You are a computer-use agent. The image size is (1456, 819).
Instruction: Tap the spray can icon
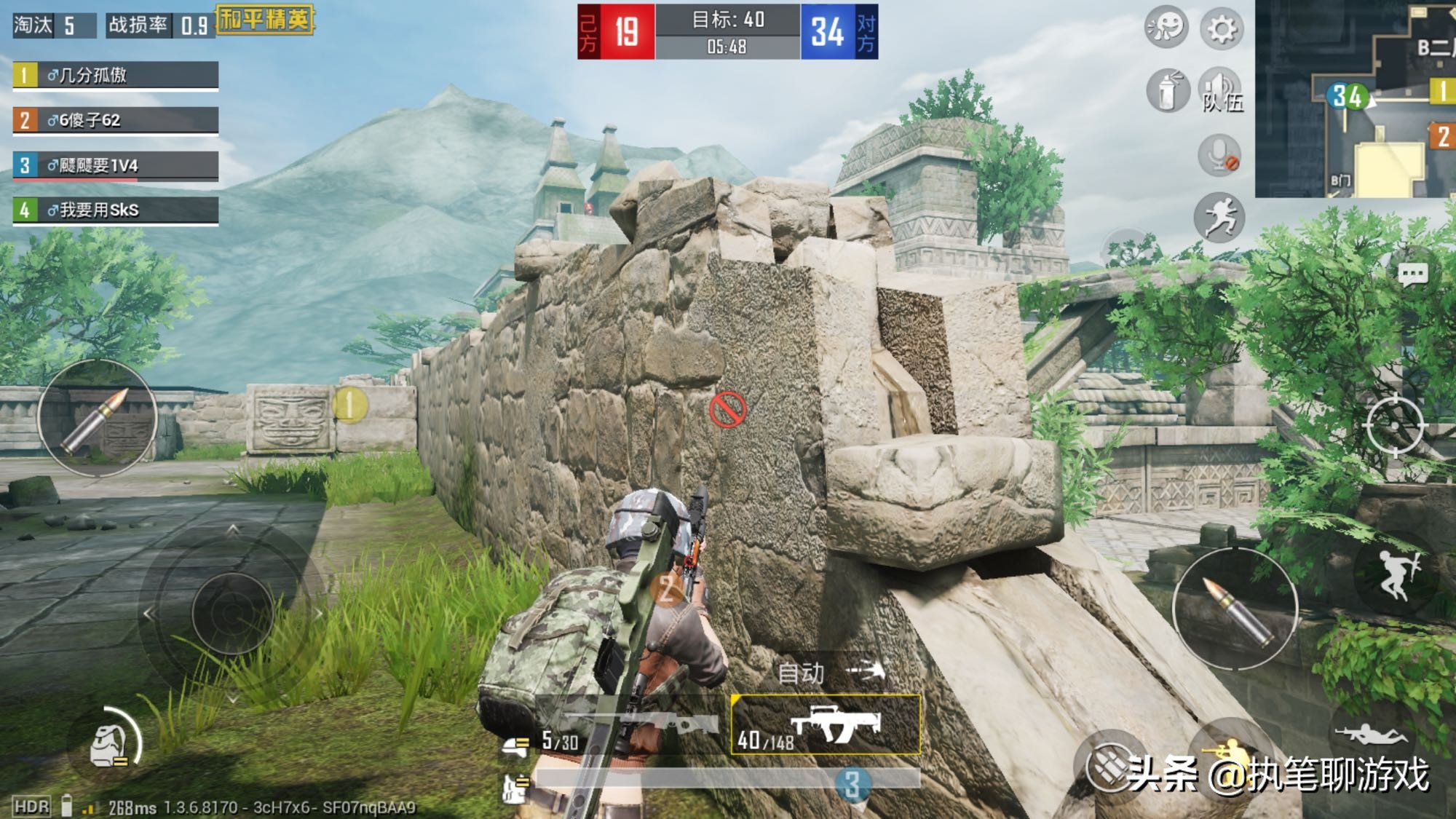[1168, 92]
